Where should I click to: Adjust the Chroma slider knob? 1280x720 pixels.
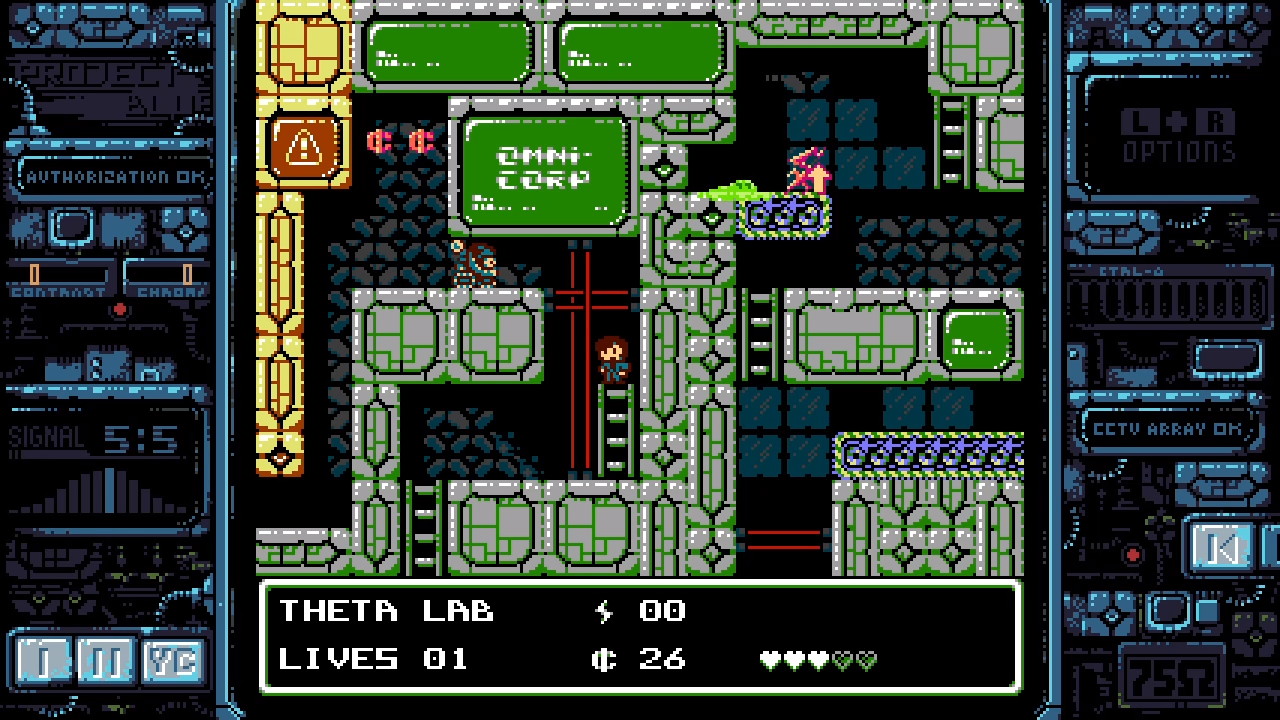point(187,273)
